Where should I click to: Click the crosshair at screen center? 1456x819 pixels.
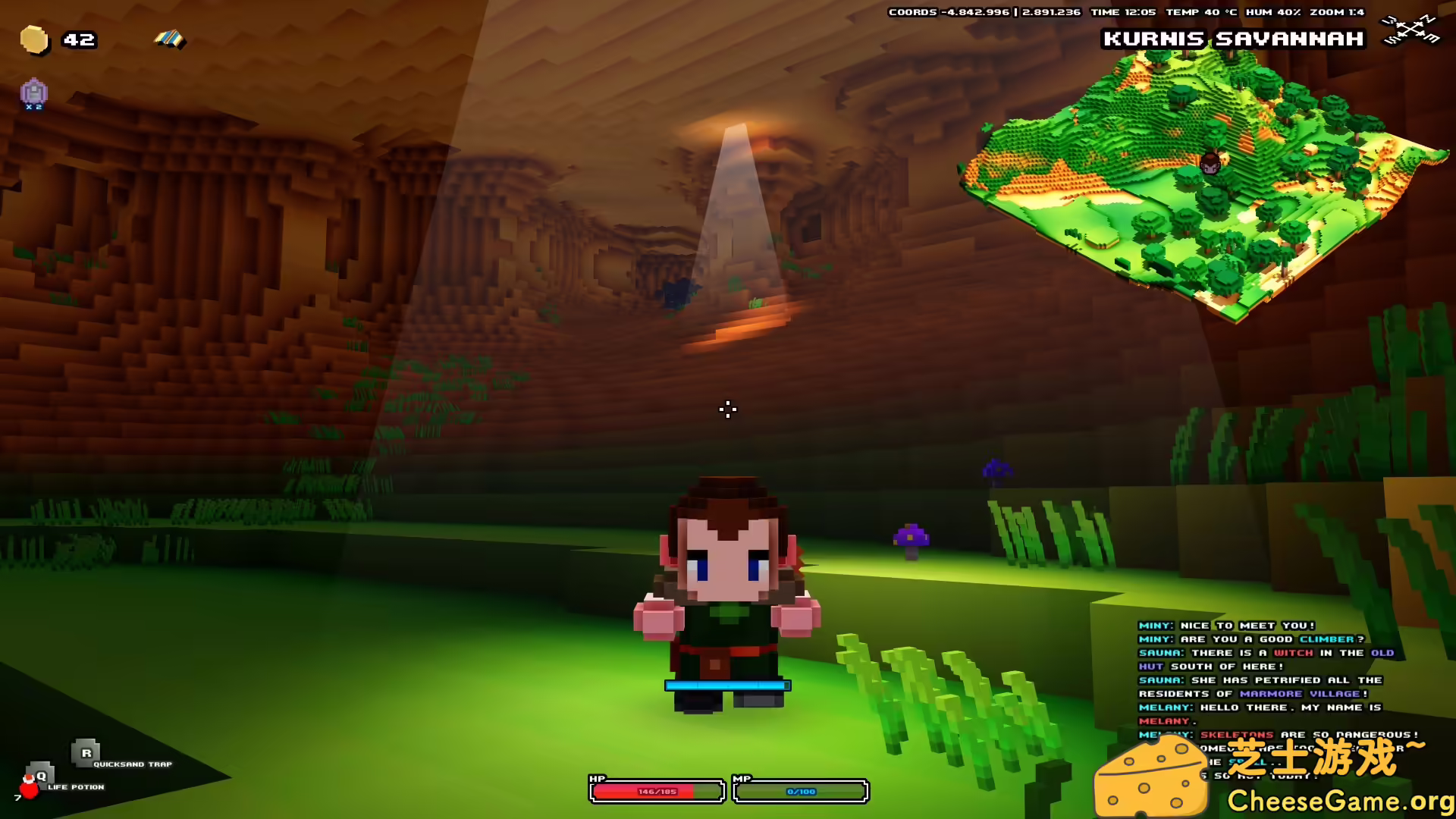tap(727, 409)
